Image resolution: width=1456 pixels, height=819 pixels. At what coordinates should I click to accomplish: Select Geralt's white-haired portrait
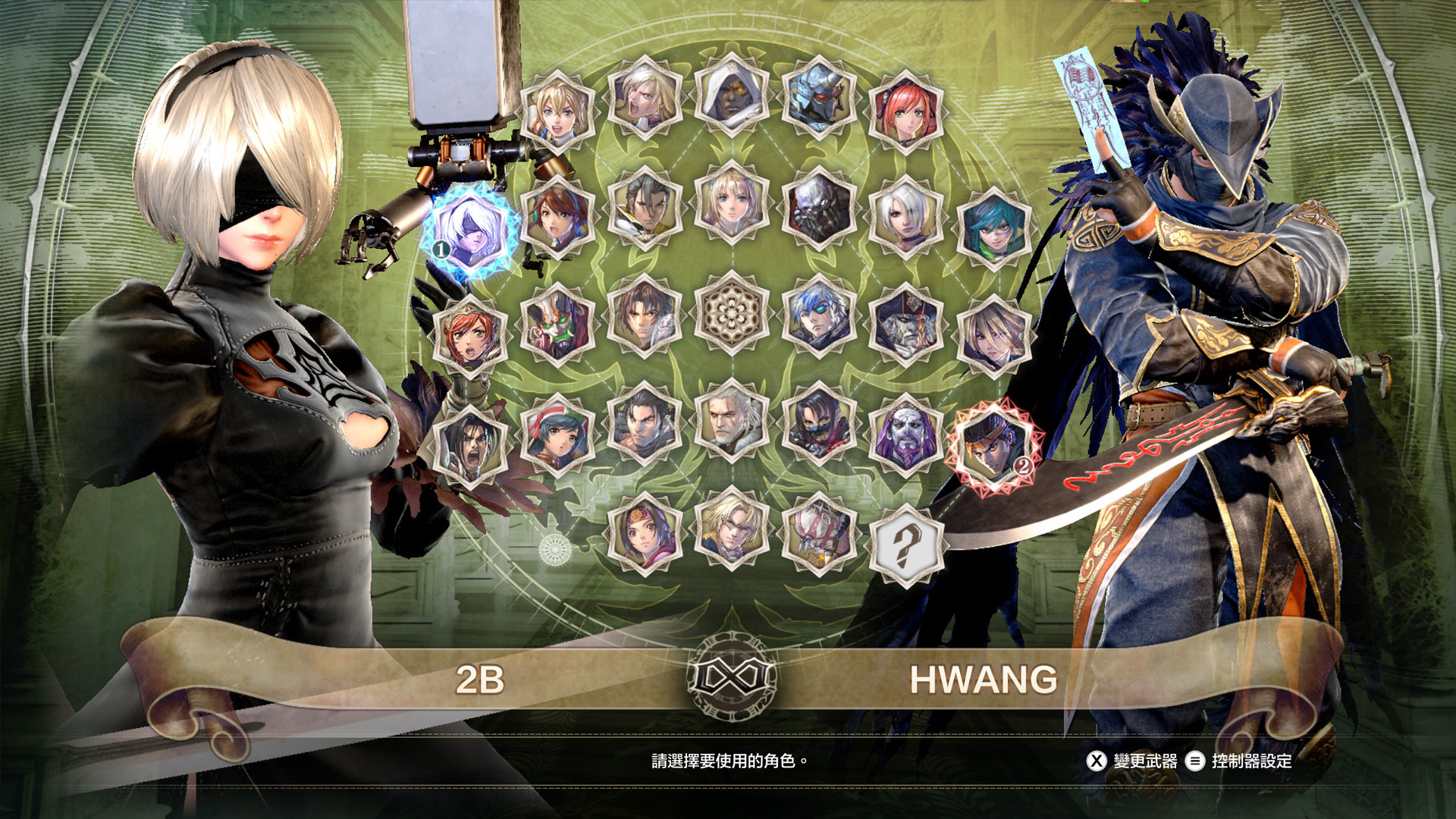[732, 421]
